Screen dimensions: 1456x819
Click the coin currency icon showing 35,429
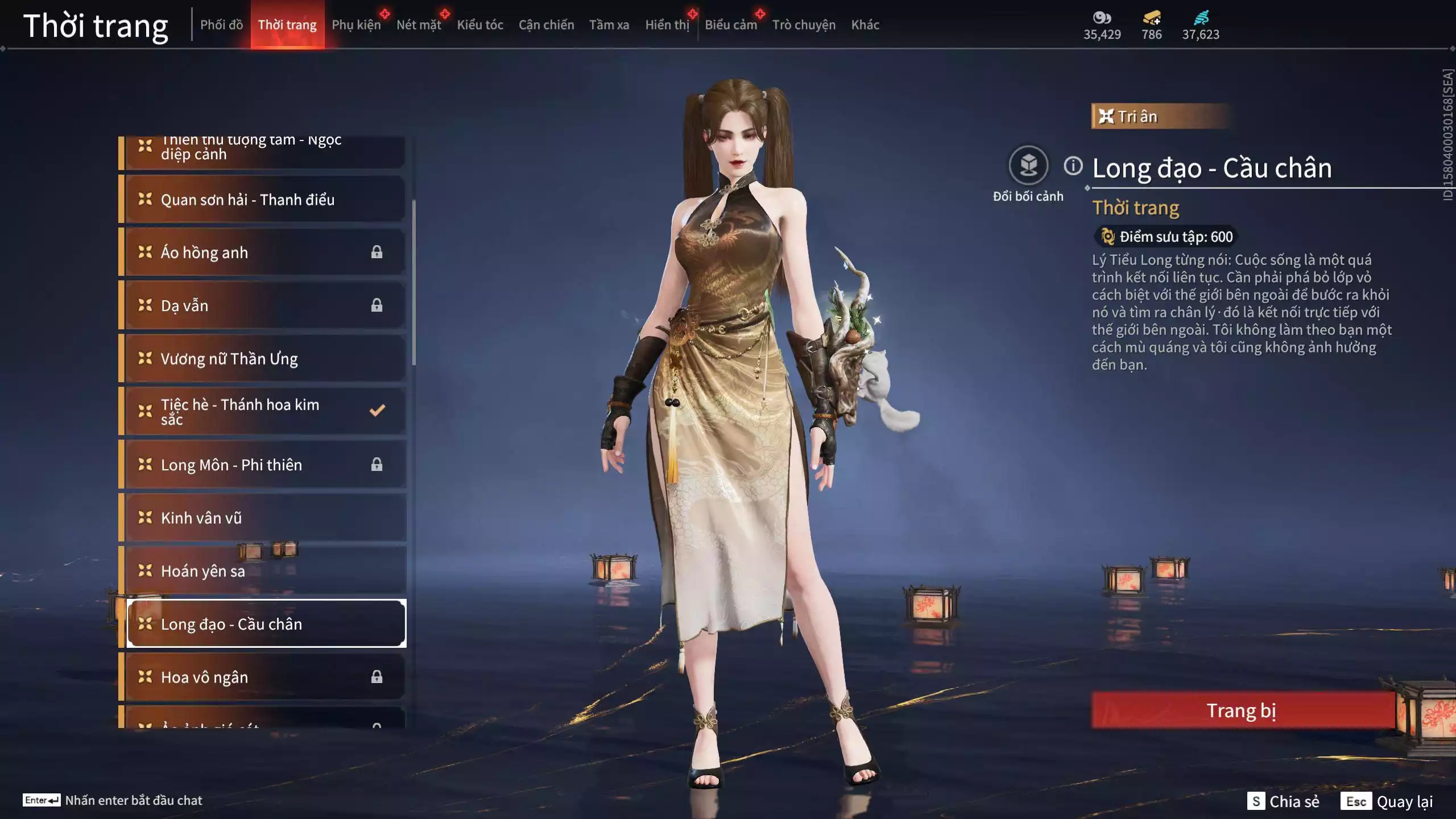tap(1102, 18)
